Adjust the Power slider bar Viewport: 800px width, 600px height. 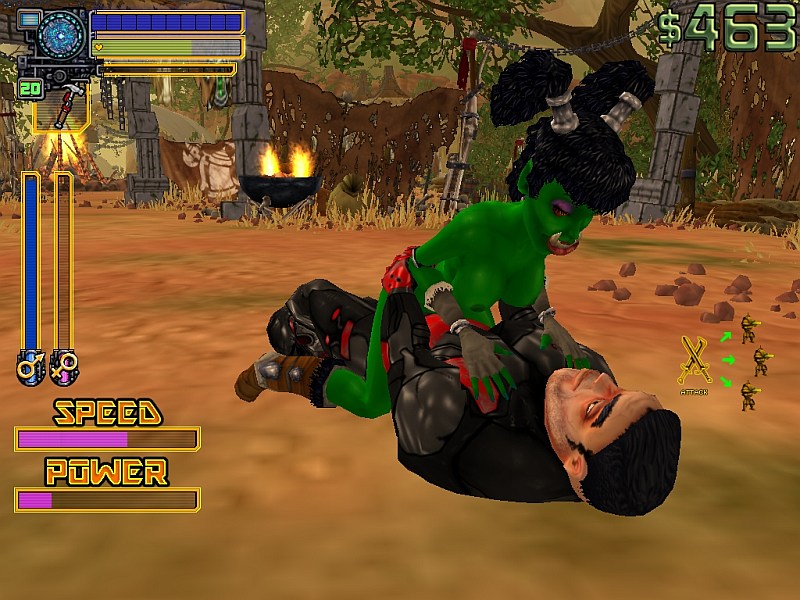(107, 500)
